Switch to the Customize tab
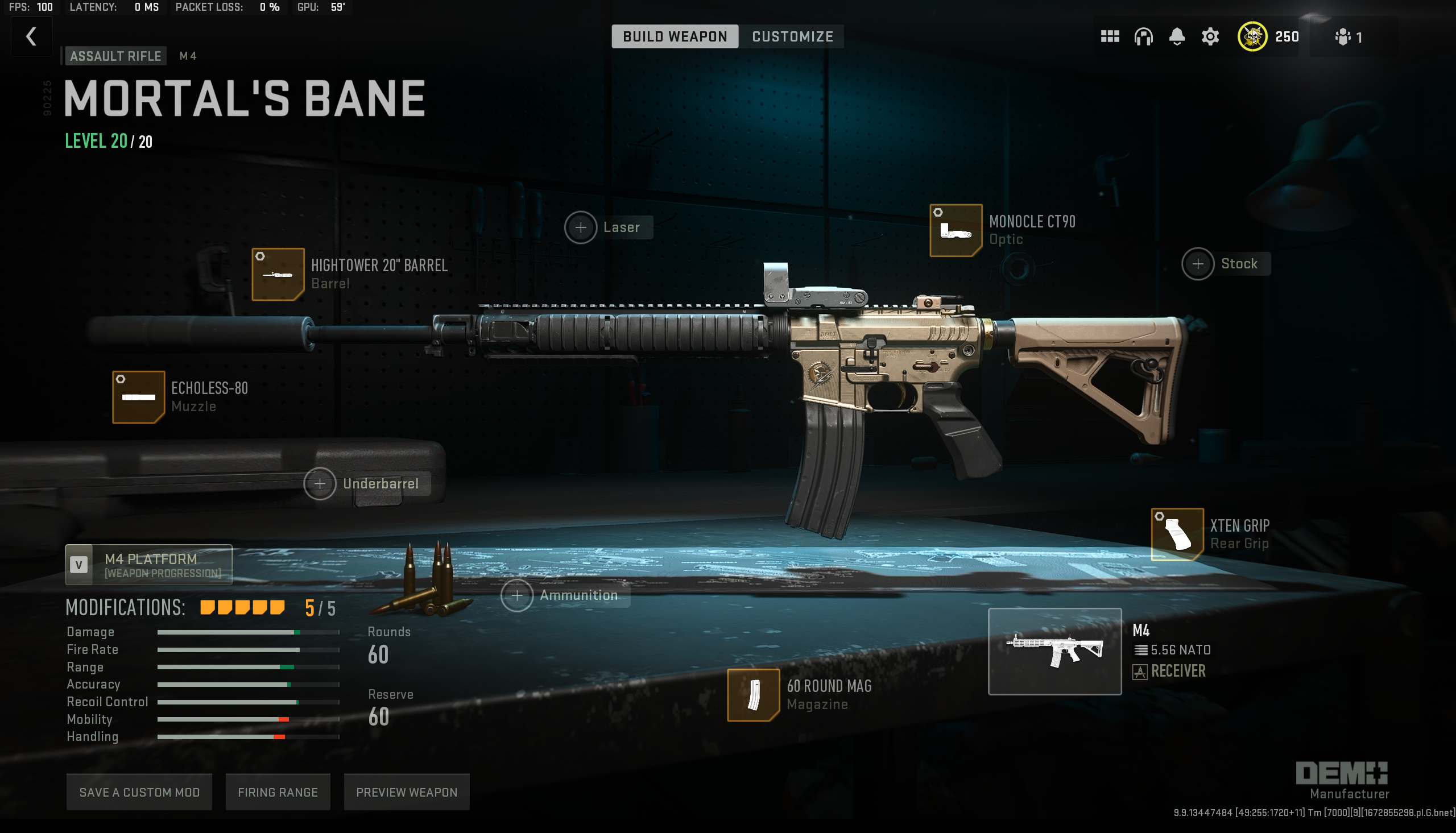This screenshot has width=1456, height=833. tap(792, 36)
